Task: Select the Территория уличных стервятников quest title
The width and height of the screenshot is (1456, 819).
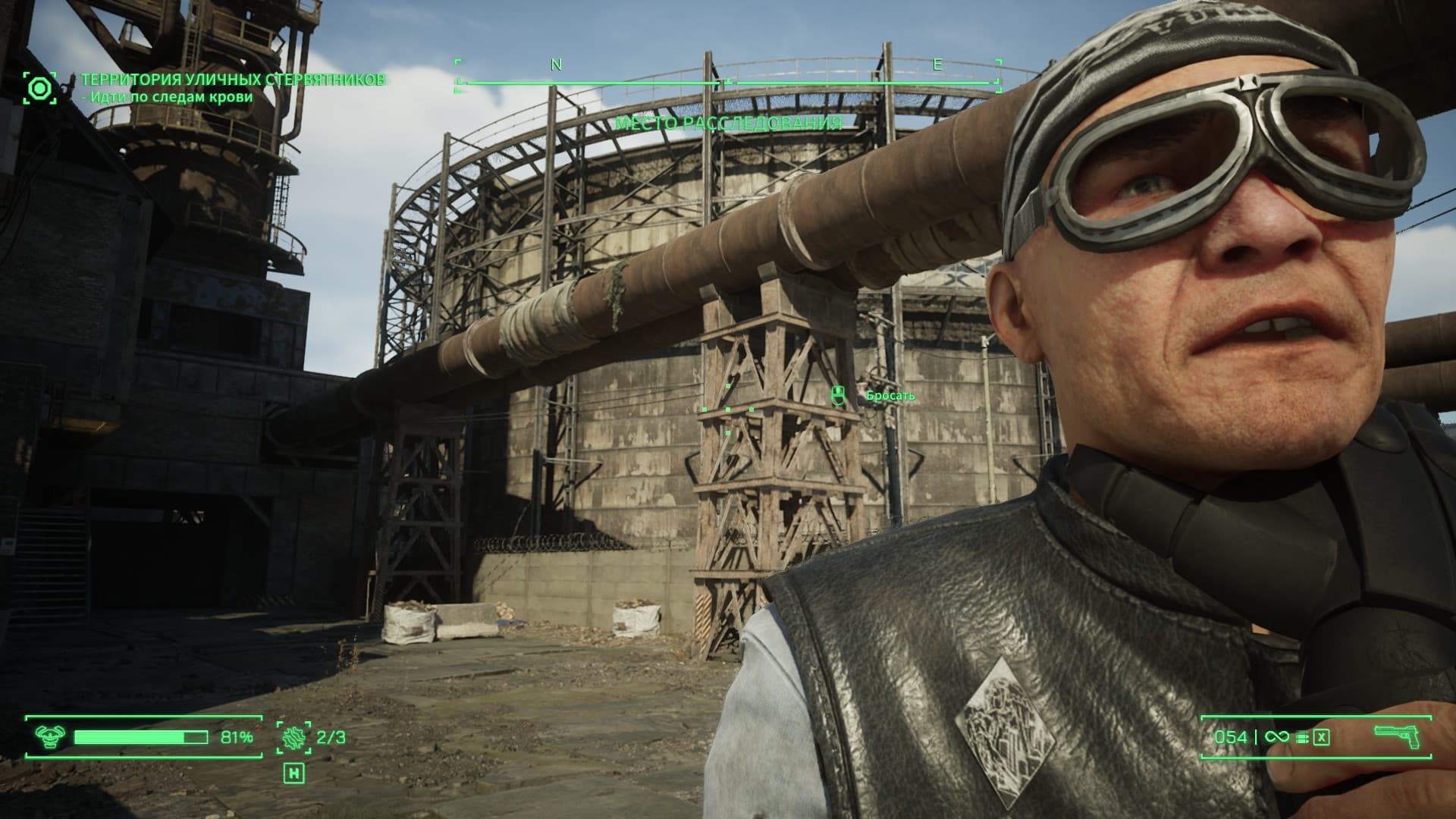Action: [233, 80]
